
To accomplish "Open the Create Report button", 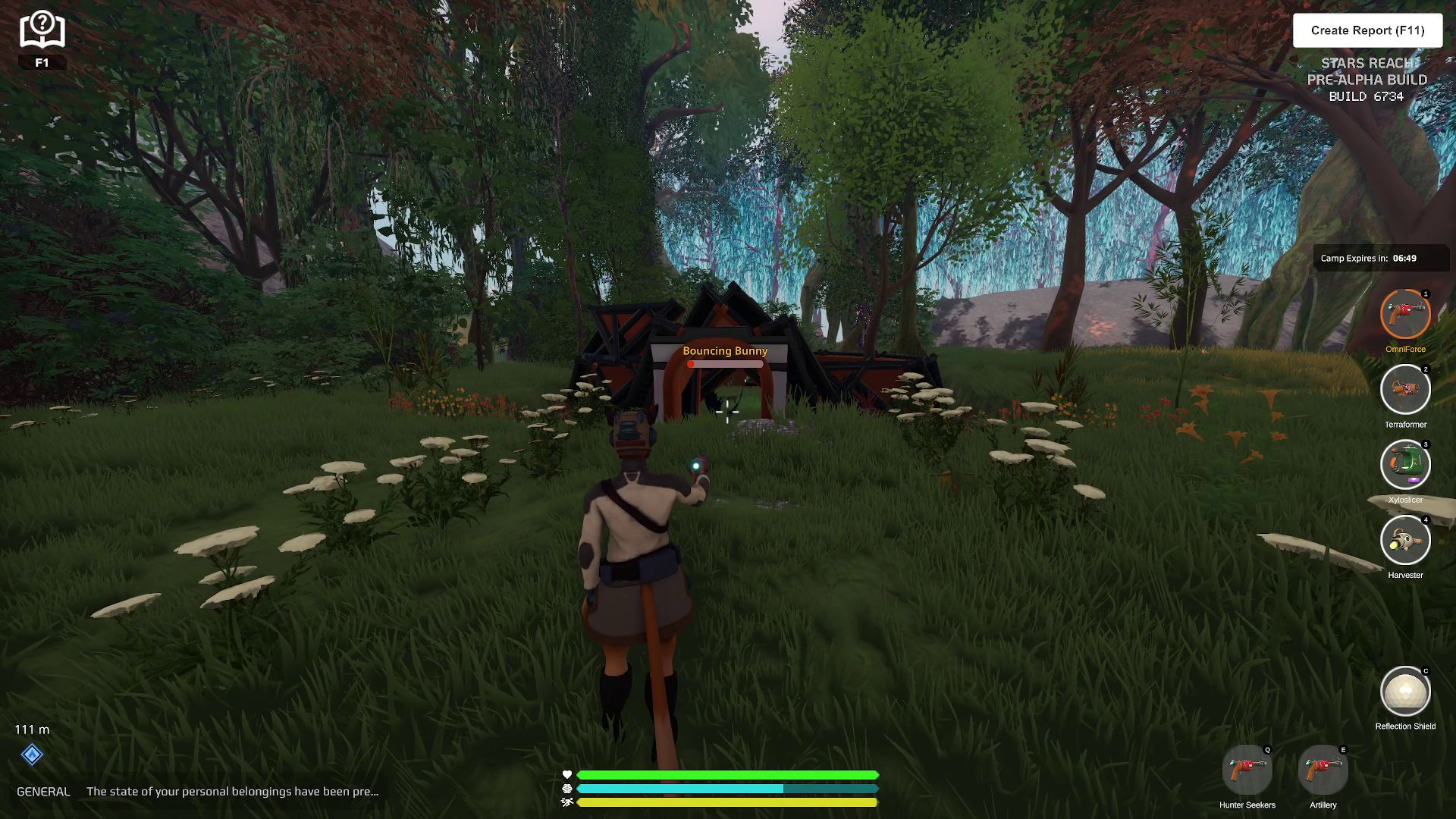I will point(1367,30).
